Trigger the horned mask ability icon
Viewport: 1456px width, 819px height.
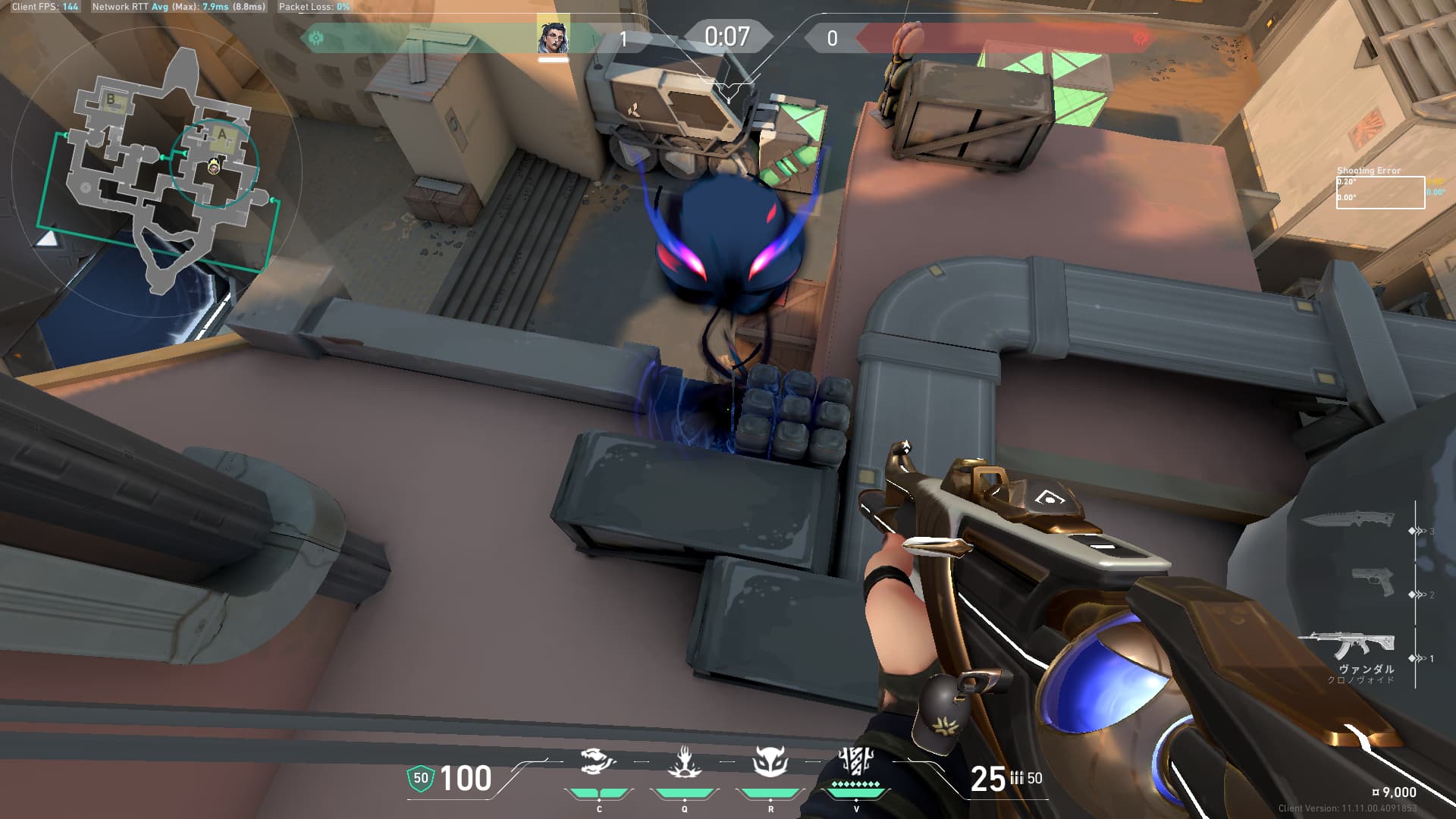(x=770, y=761)
